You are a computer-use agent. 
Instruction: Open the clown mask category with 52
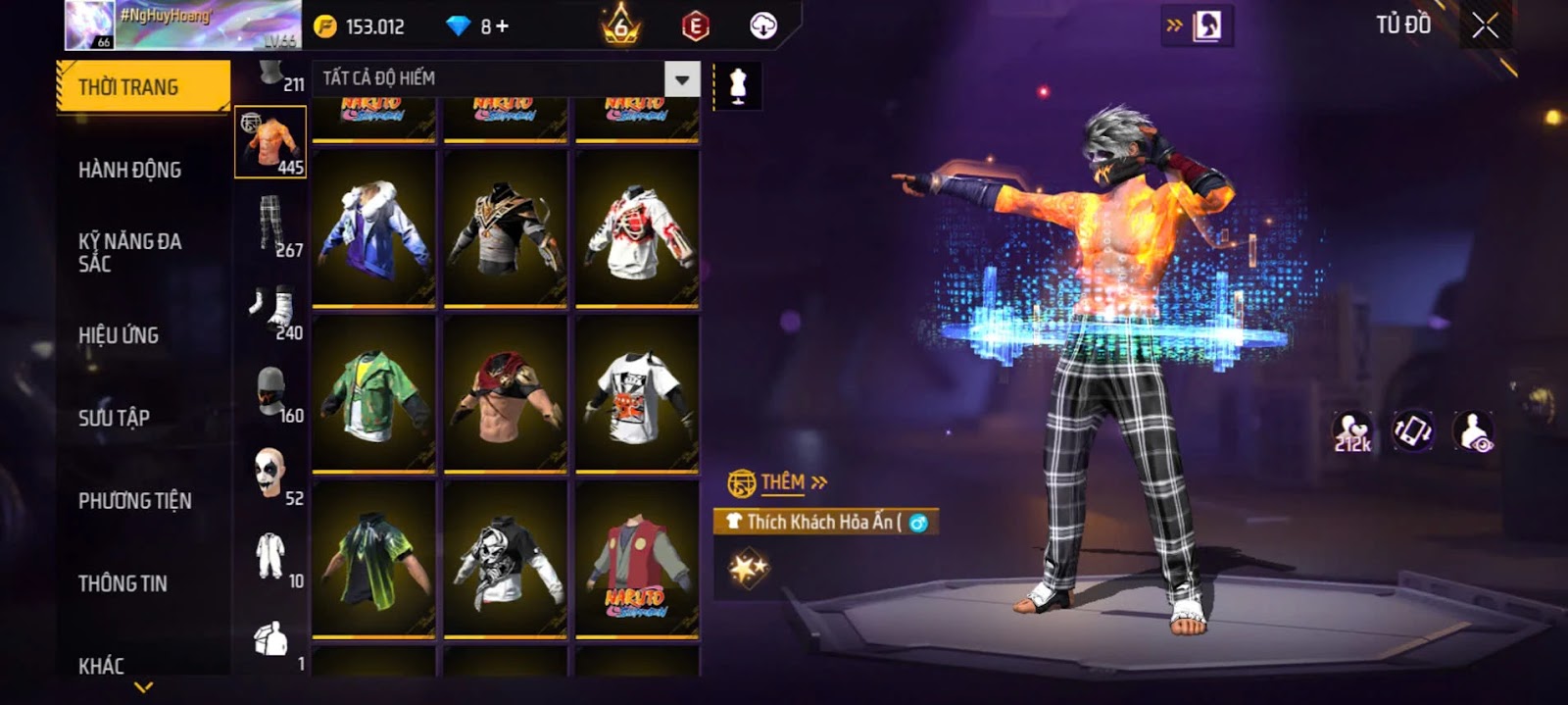click(271, 475)
